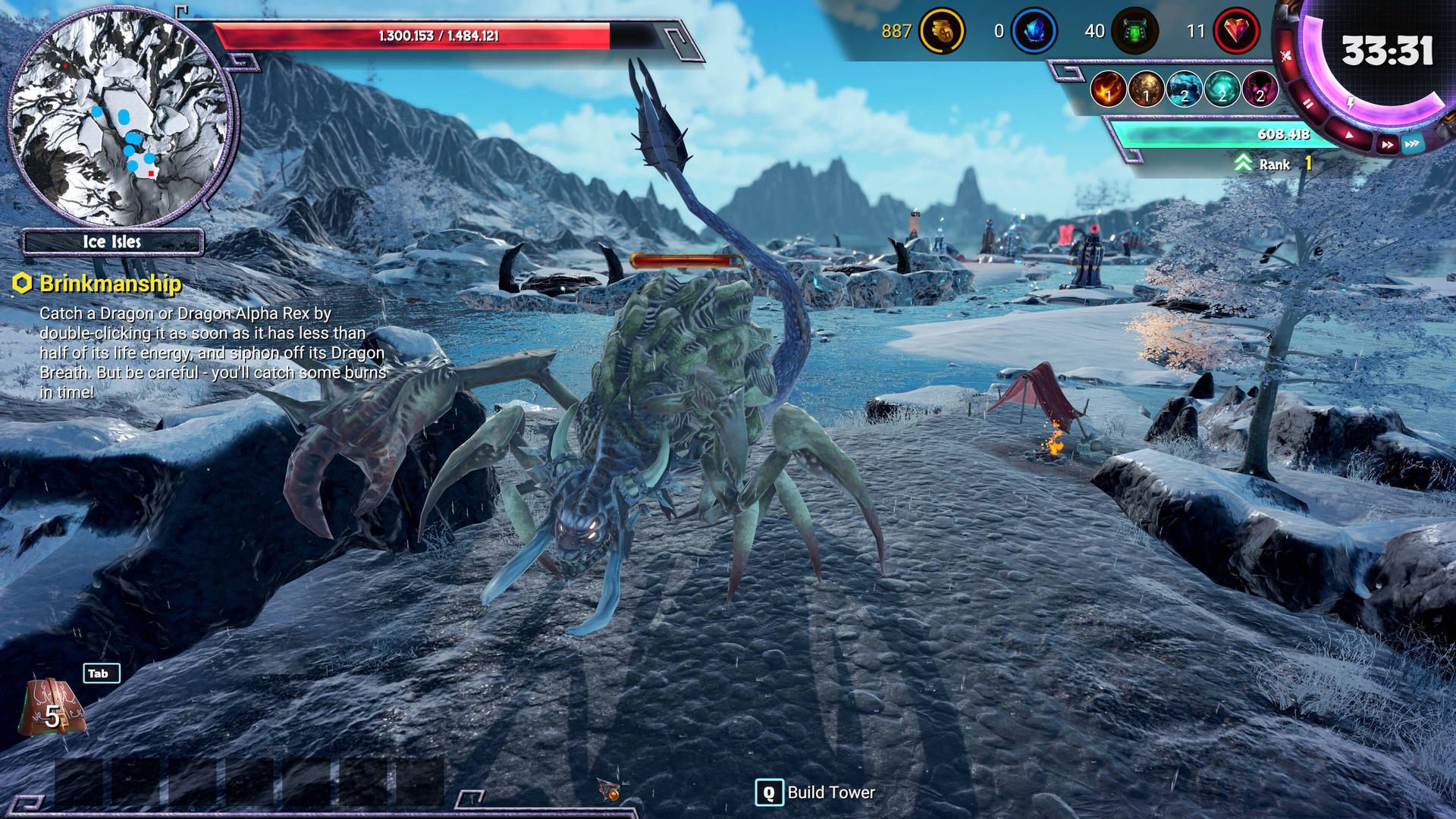Select the fire element orb
This screenshot has width=1456, height=819.
coord(1108,90)
